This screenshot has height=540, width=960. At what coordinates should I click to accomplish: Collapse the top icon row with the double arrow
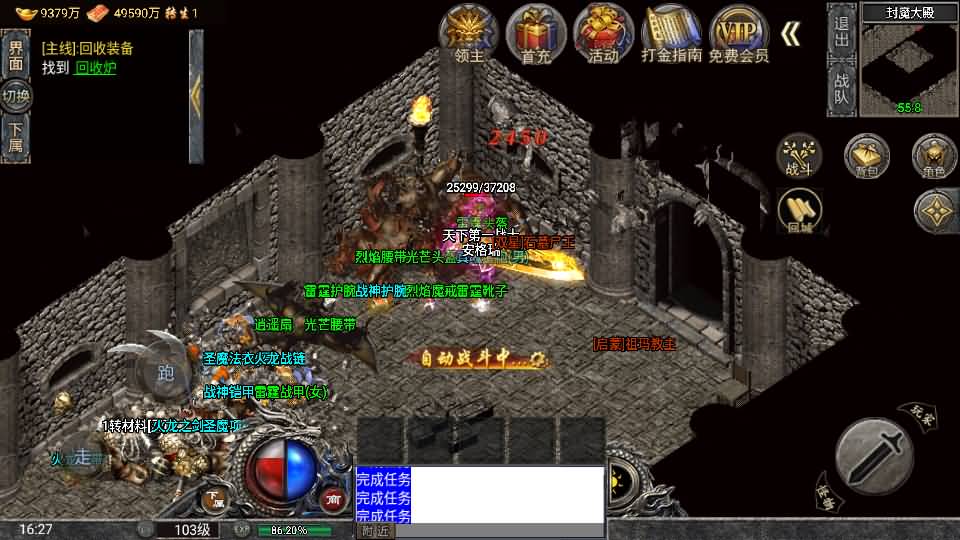pyautogui.click(x=790, y=34)
